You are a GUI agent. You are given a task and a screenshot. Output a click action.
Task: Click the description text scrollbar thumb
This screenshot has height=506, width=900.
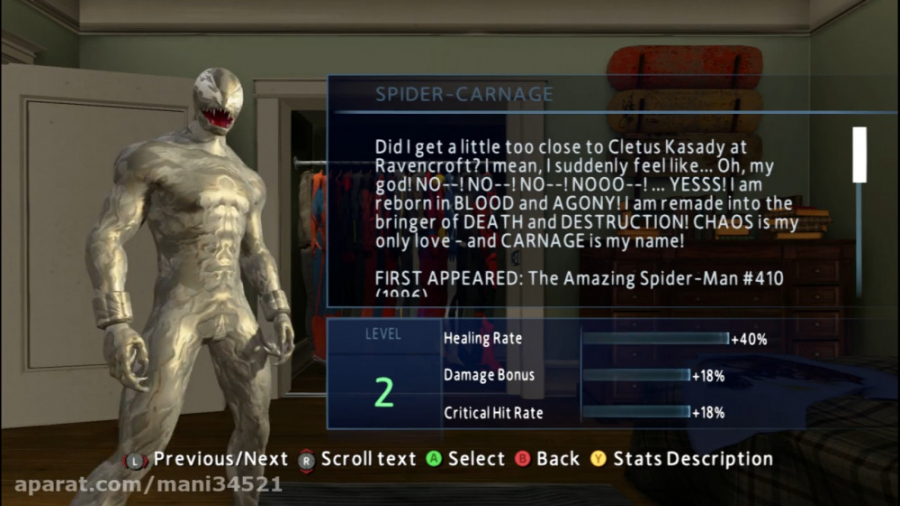[x=859, y=155]
